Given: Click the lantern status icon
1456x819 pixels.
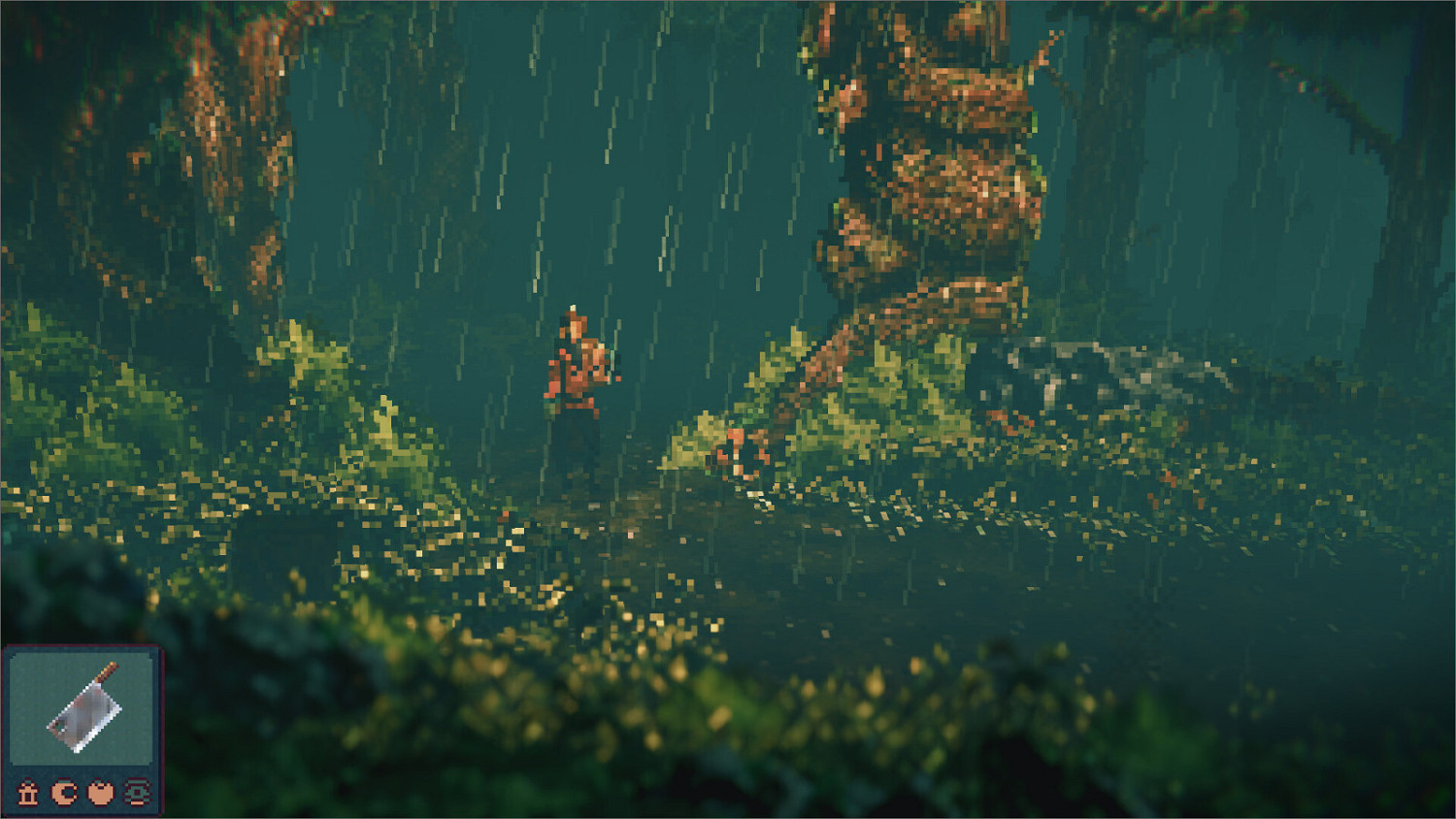Looking at the screenshot, I should (x=28, y=793).
